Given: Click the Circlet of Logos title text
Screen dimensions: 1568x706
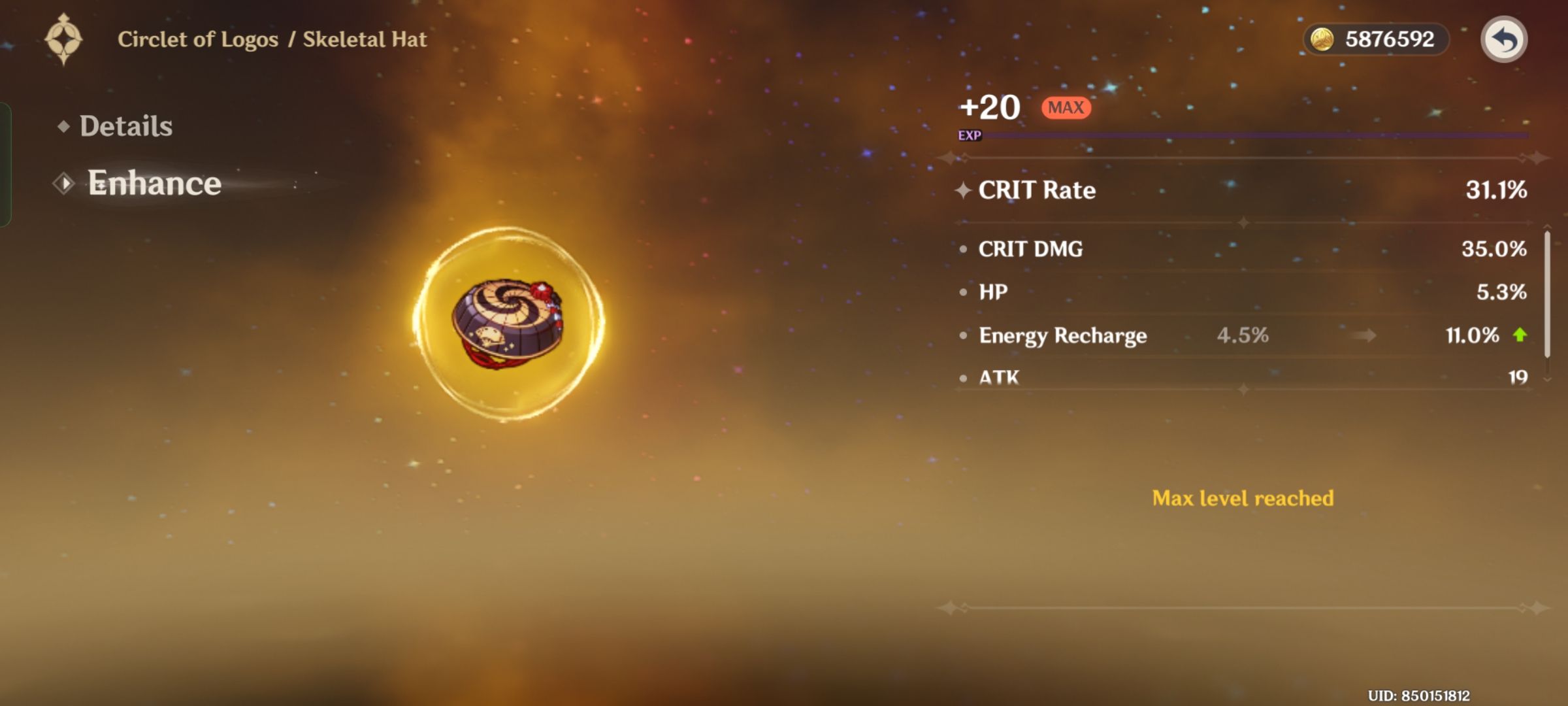Looking at the screenshot, I should pos(196,39).
